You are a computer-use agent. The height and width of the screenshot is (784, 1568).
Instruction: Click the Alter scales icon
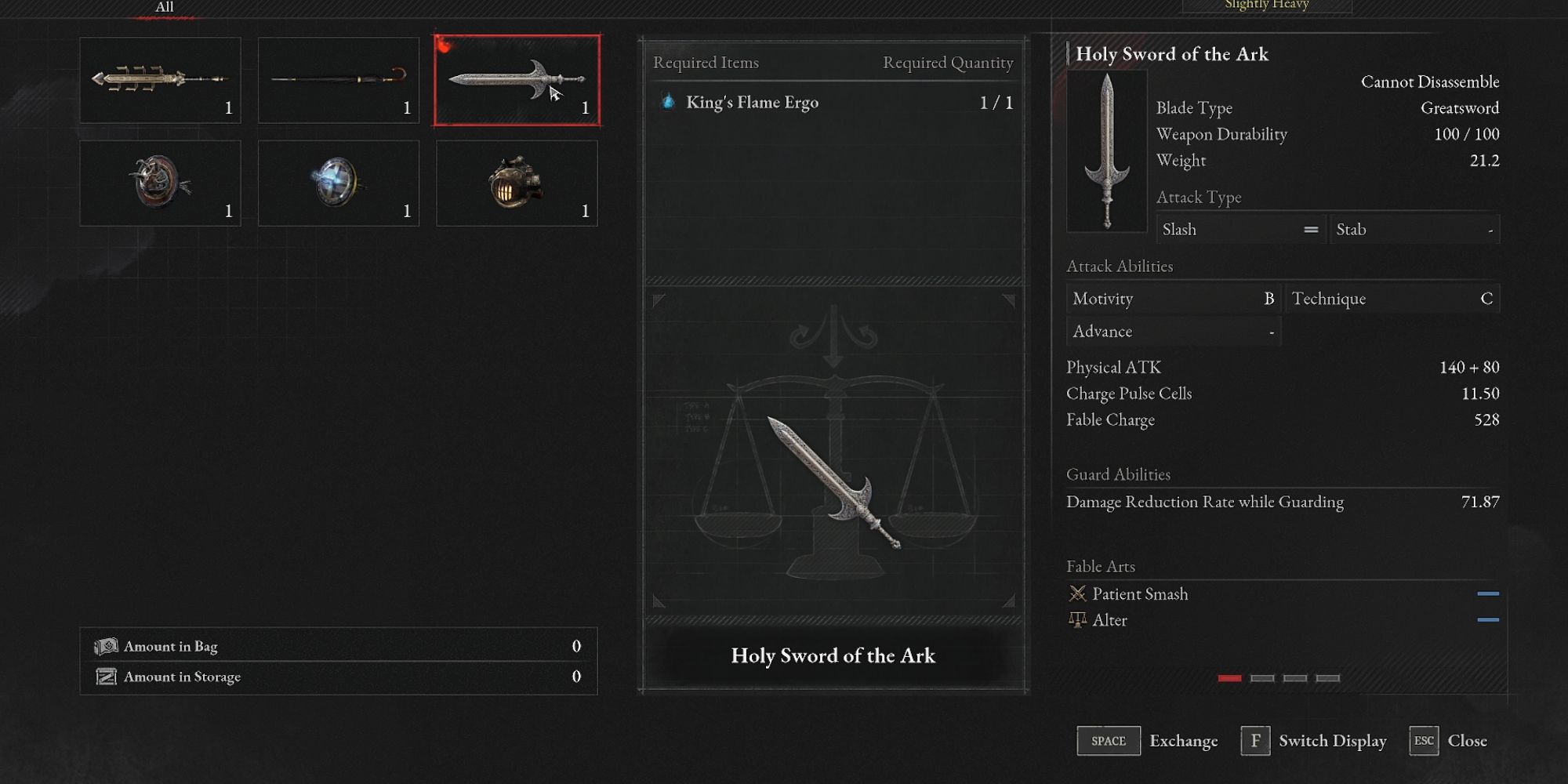pyautogui.click(x=1076, y=619)
